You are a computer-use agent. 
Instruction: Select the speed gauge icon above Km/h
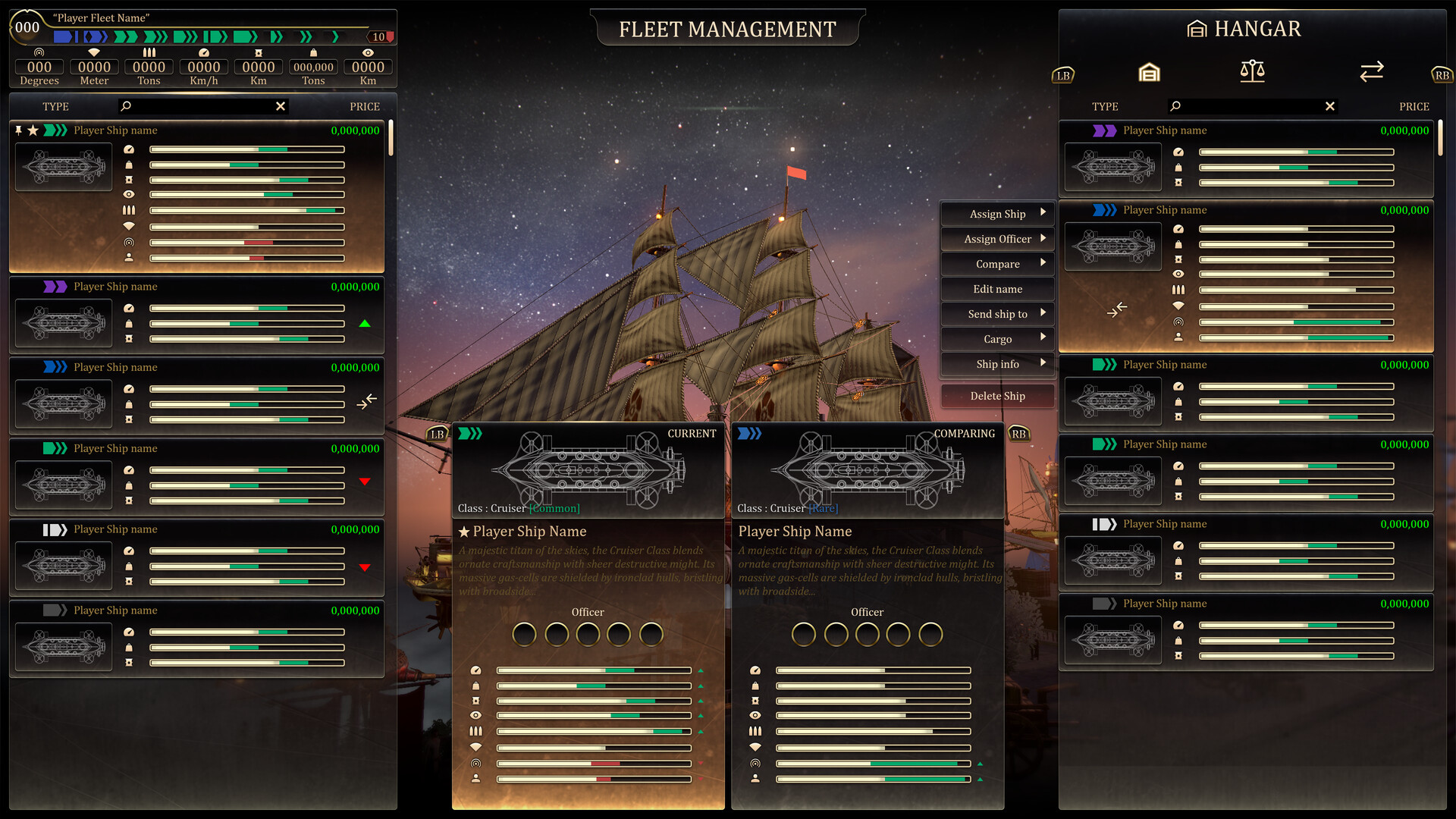(x=202, y=53)
